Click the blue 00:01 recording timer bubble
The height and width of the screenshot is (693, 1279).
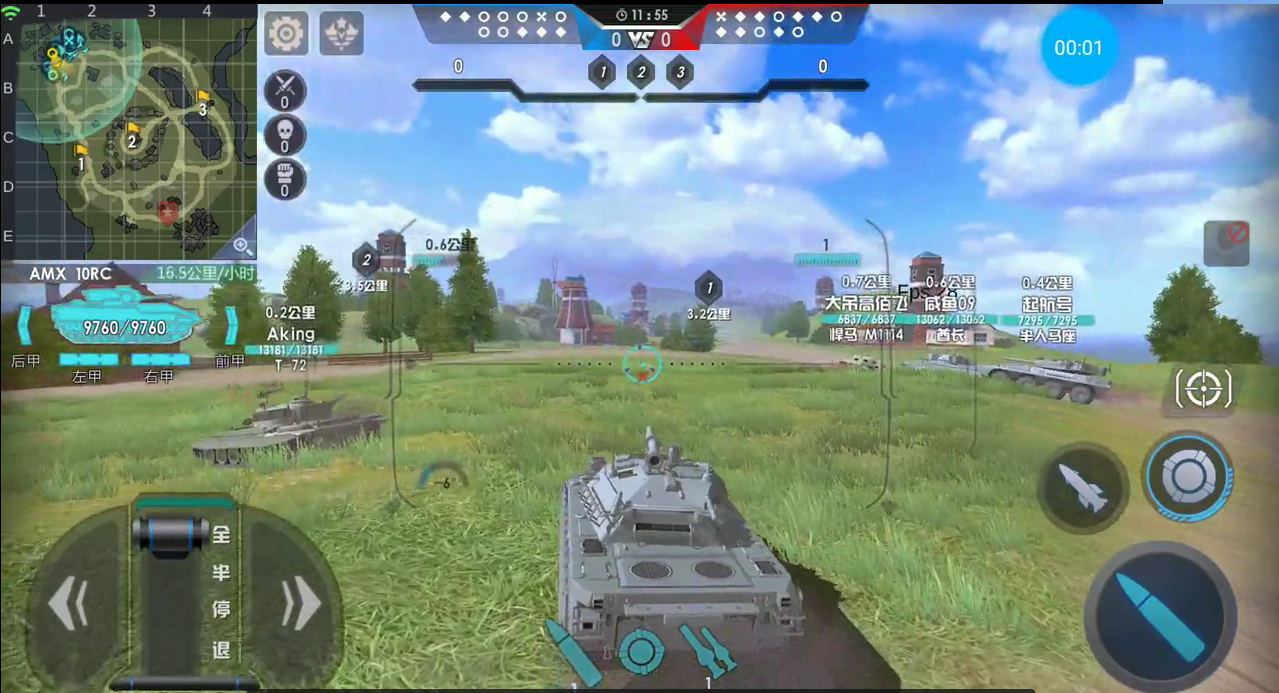(x=1078, y=48)
